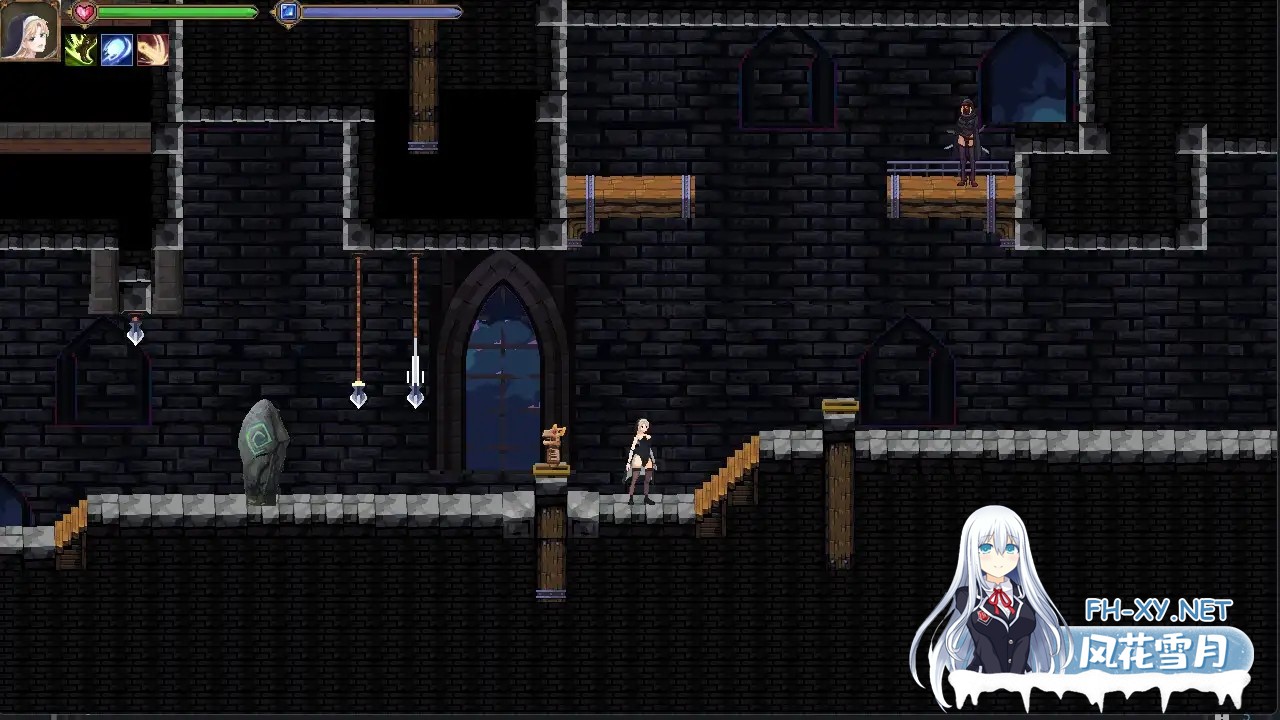
Task: Click the heroine's portrait frame
Action: click(30, 32)
